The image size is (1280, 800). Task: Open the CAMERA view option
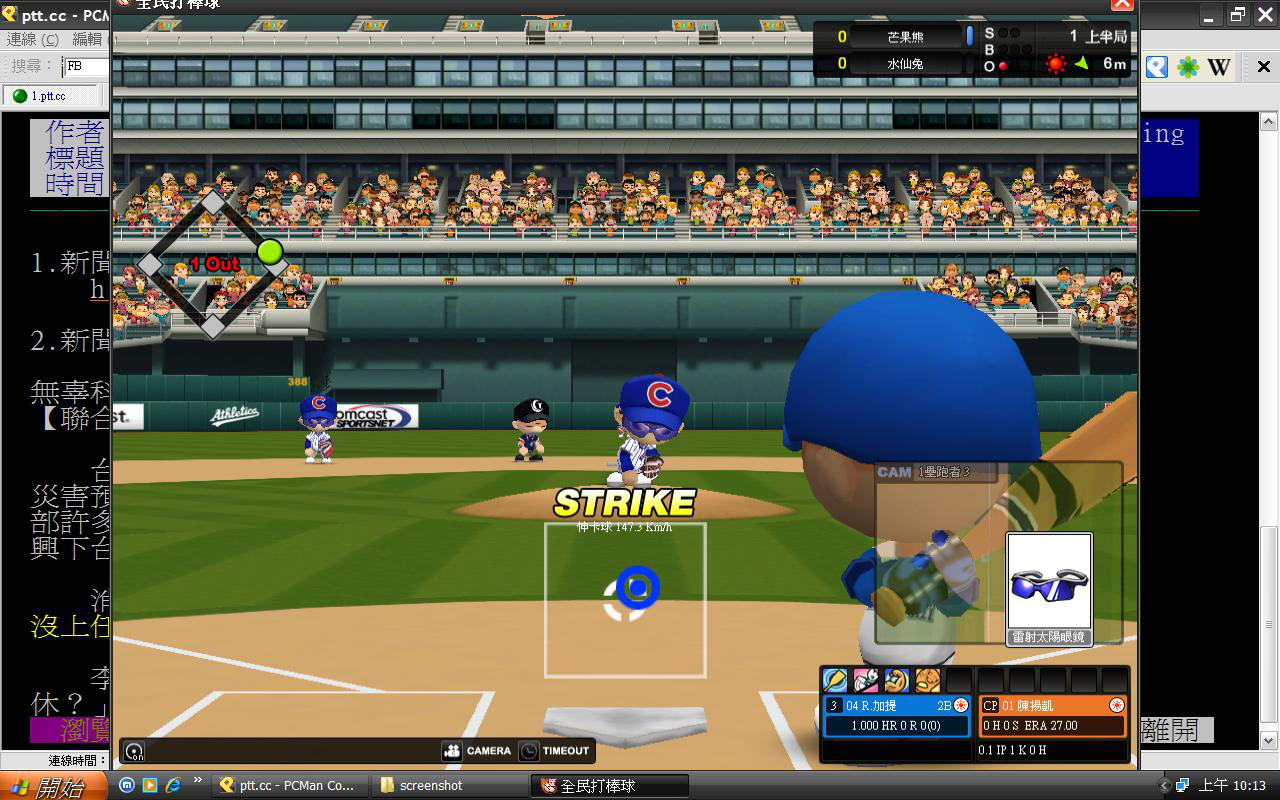[477, 750]
